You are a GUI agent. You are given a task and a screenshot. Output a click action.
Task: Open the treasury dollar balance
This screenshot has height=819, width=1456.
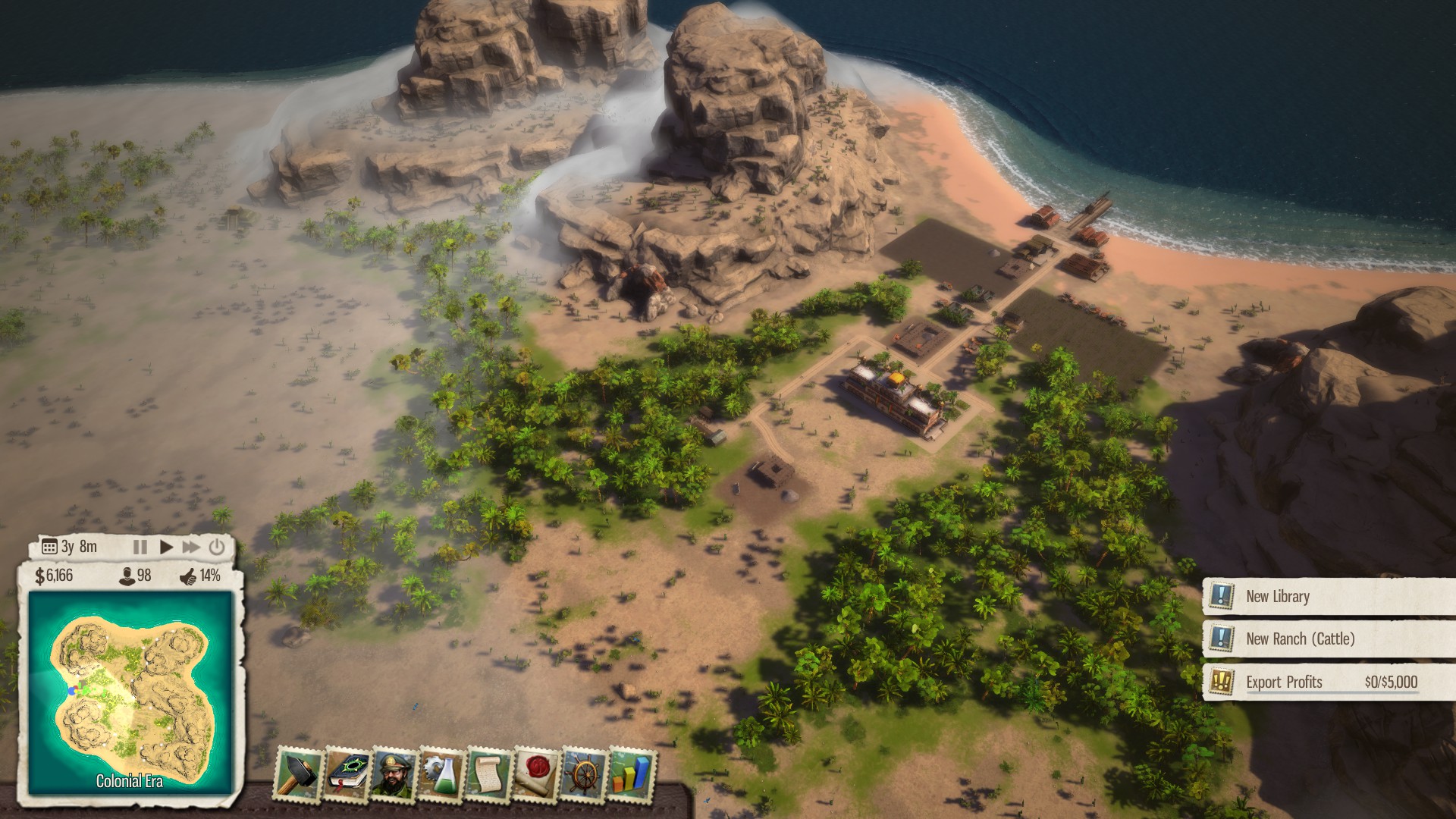[x=54, y=576]
